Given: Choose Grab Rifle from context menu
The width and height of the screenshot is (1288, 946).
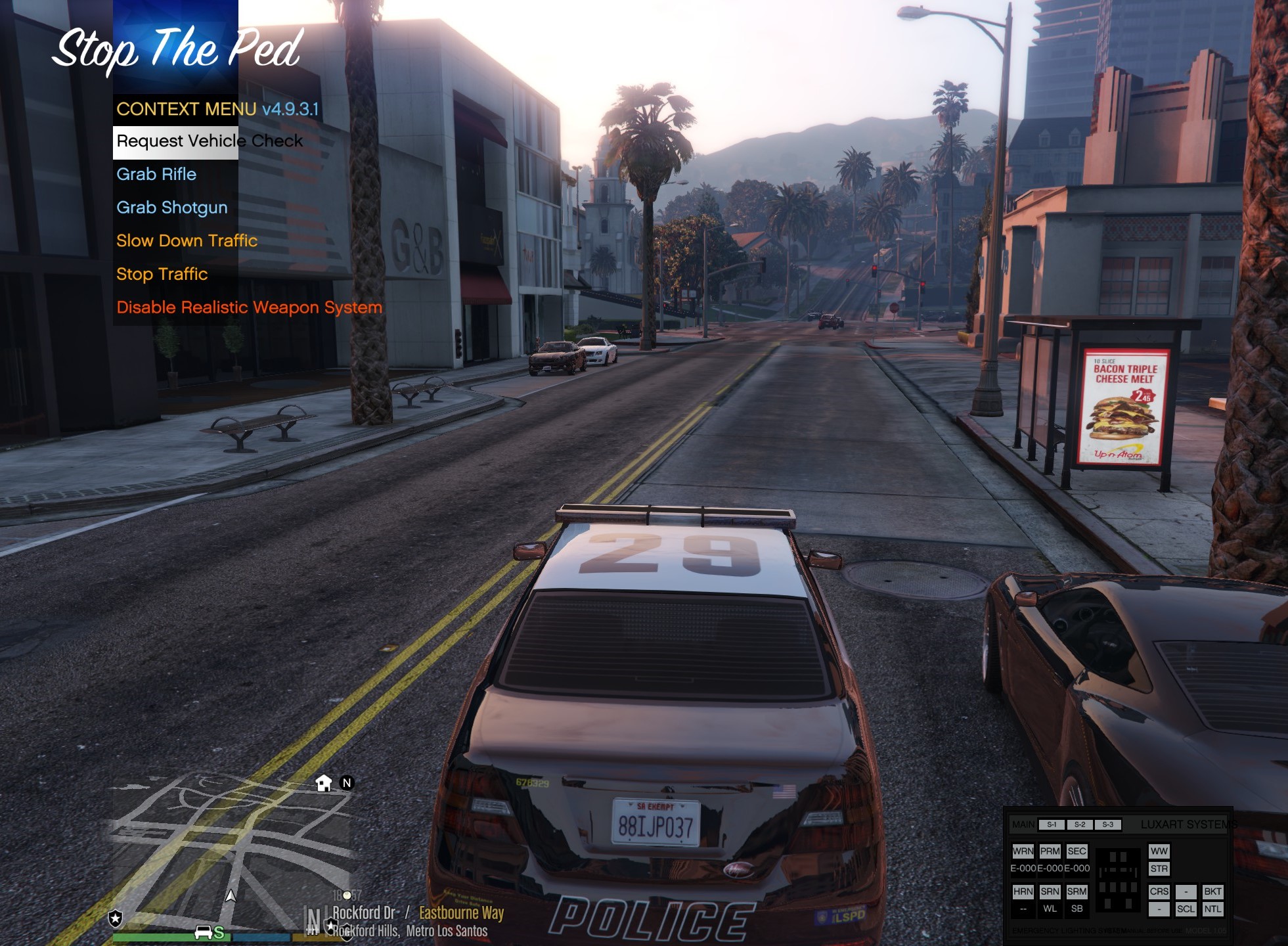Looking at the screenshot, I should coord(156,175).
